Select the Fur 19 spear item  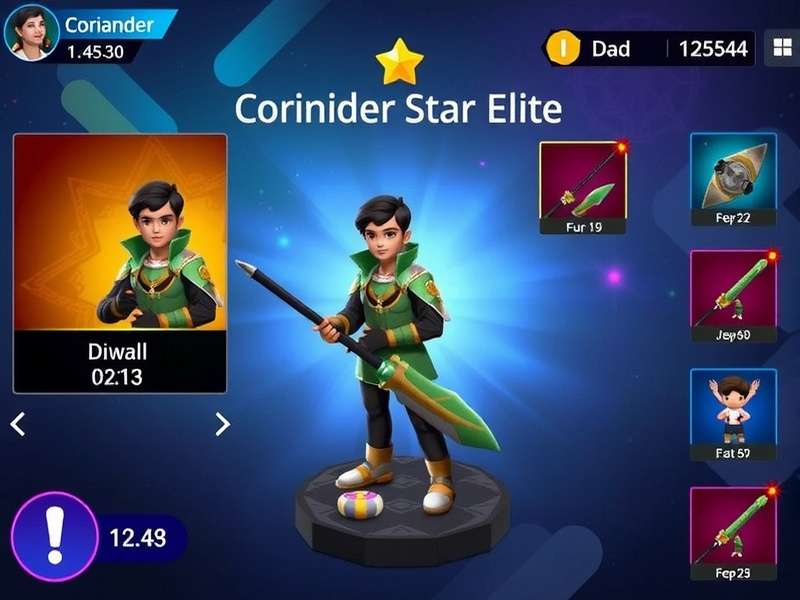582,188
